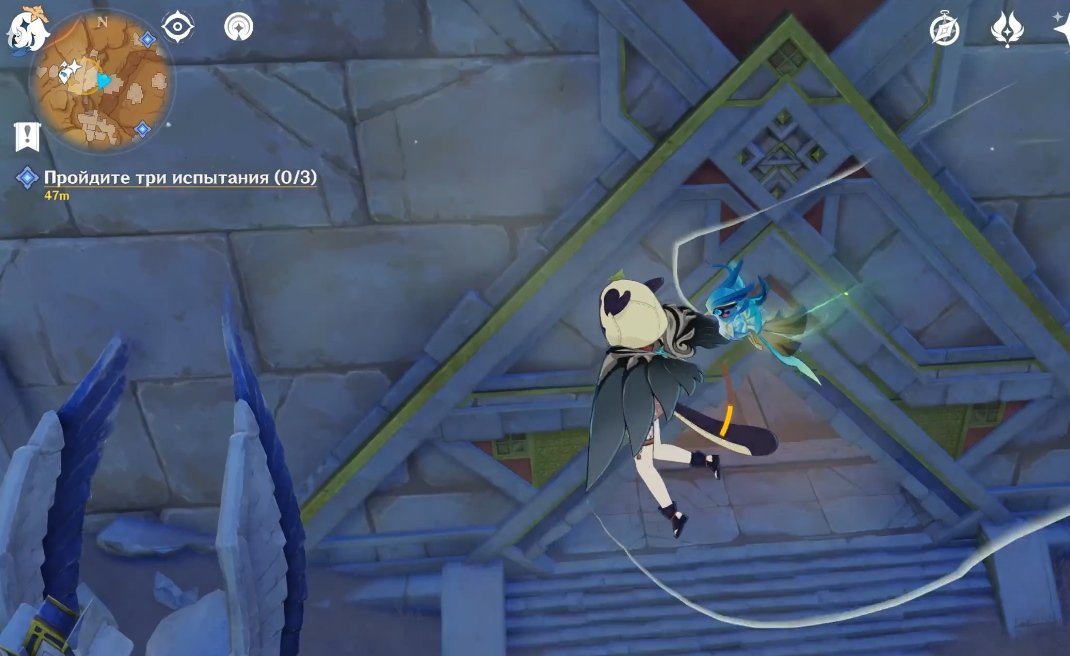Screen dimensions: 1070x656
Task: Open the compass Adventurer Handbook icon
Action: pyautogui.click(x=944, y=30)
